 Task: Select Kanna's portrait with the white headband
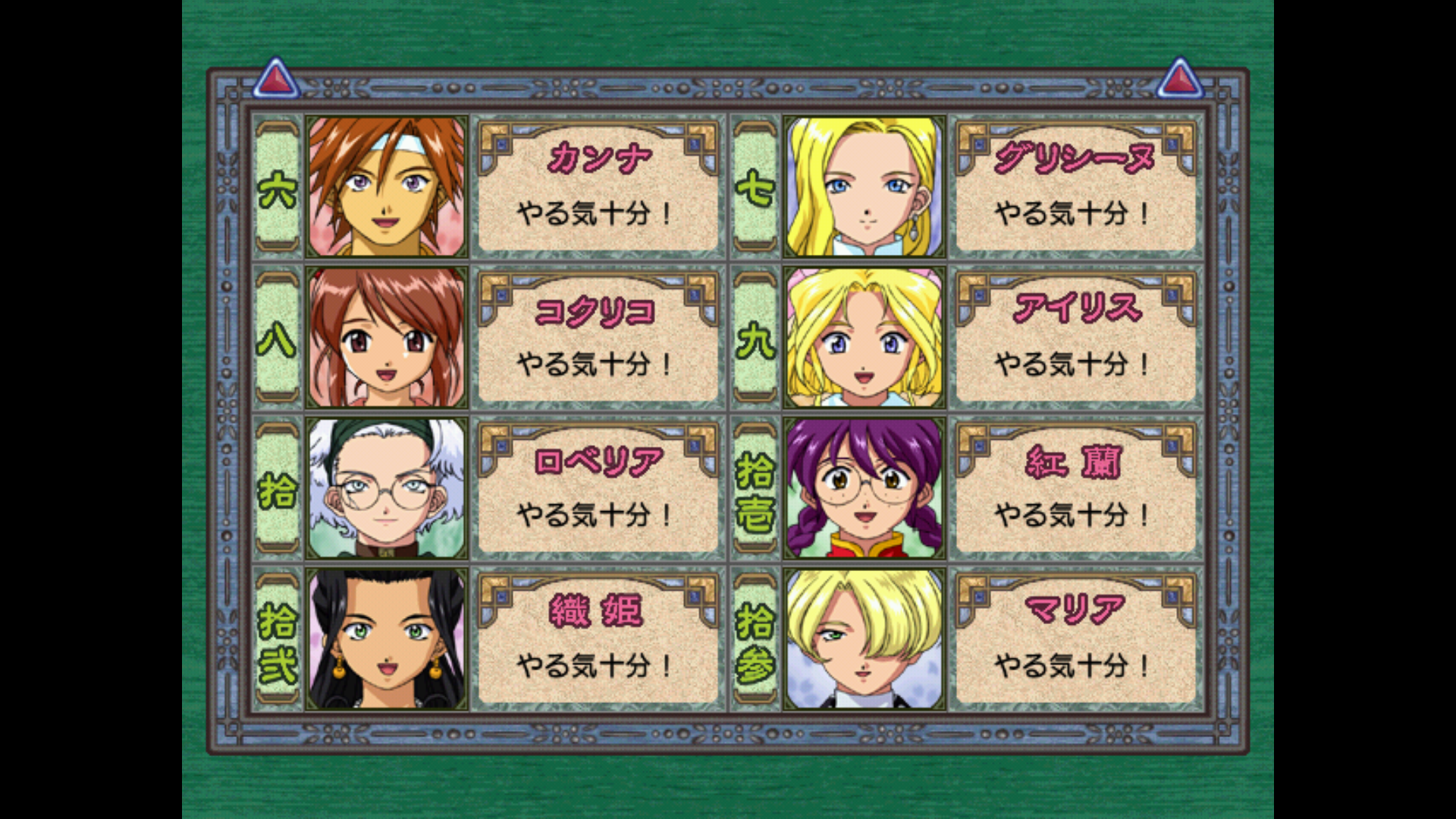click(x=387, y=186)
